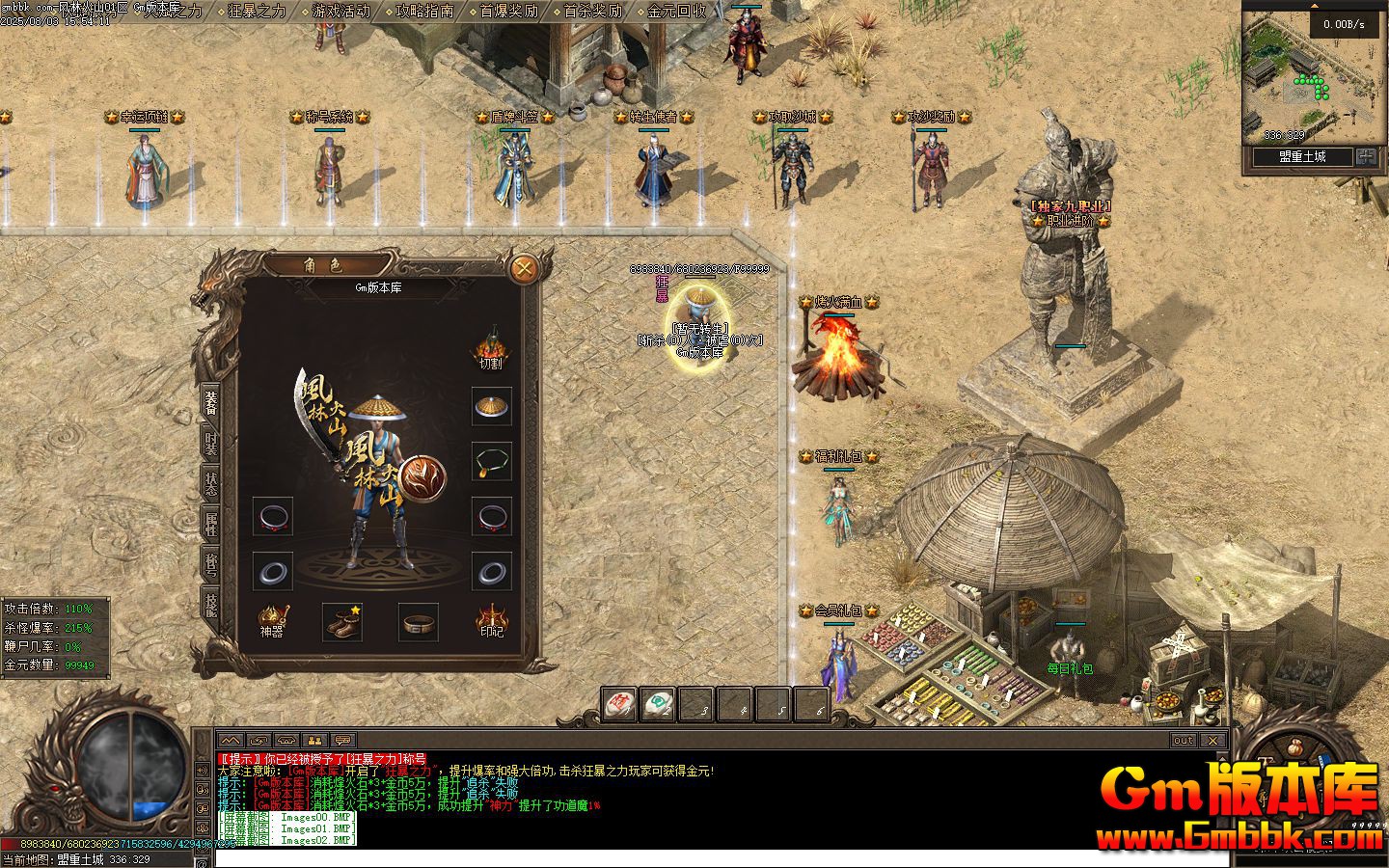Click the green necklace equipment slot

pos(491,461)
